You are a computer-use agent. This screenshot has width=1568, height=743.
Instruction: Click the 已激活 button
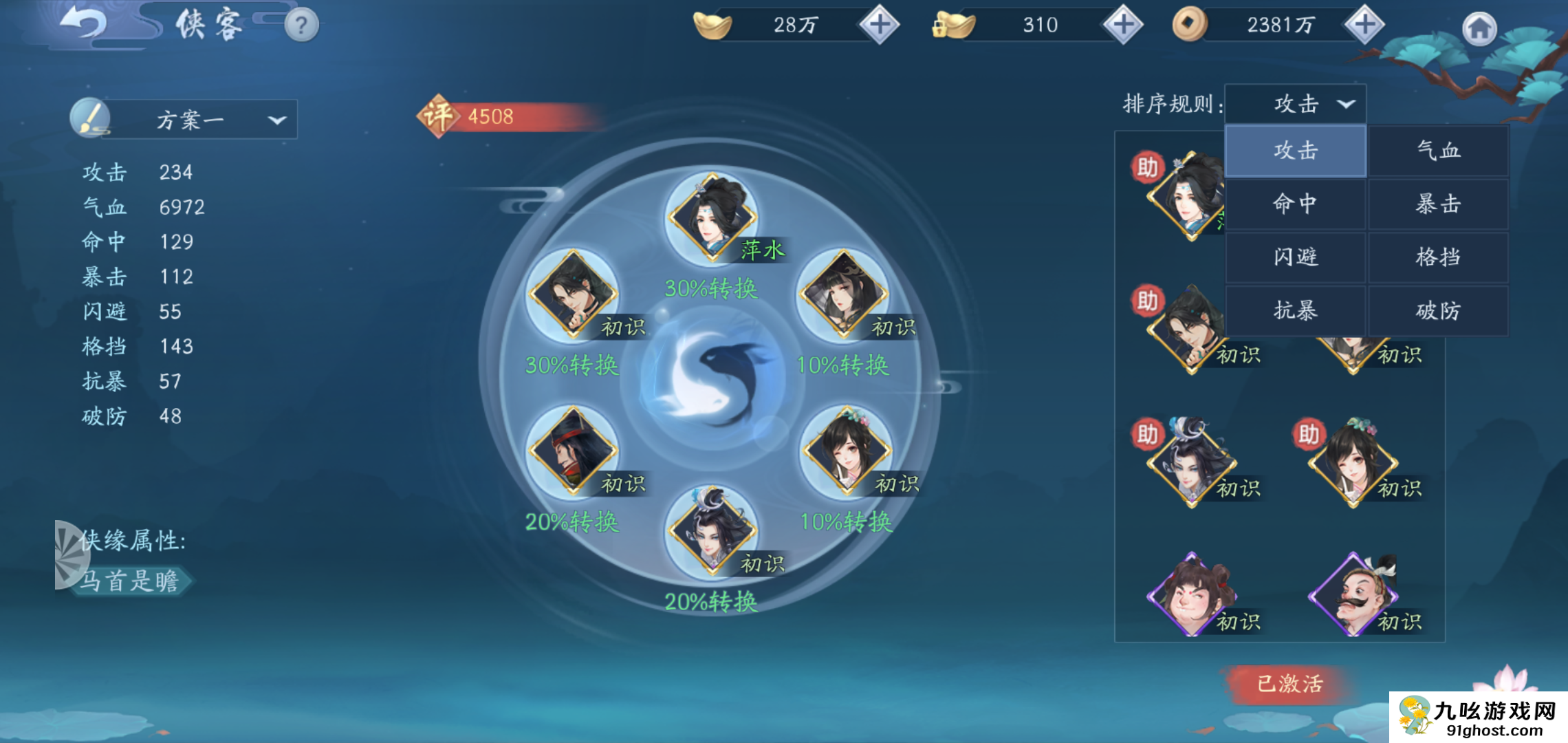(x=1289, y=684)
